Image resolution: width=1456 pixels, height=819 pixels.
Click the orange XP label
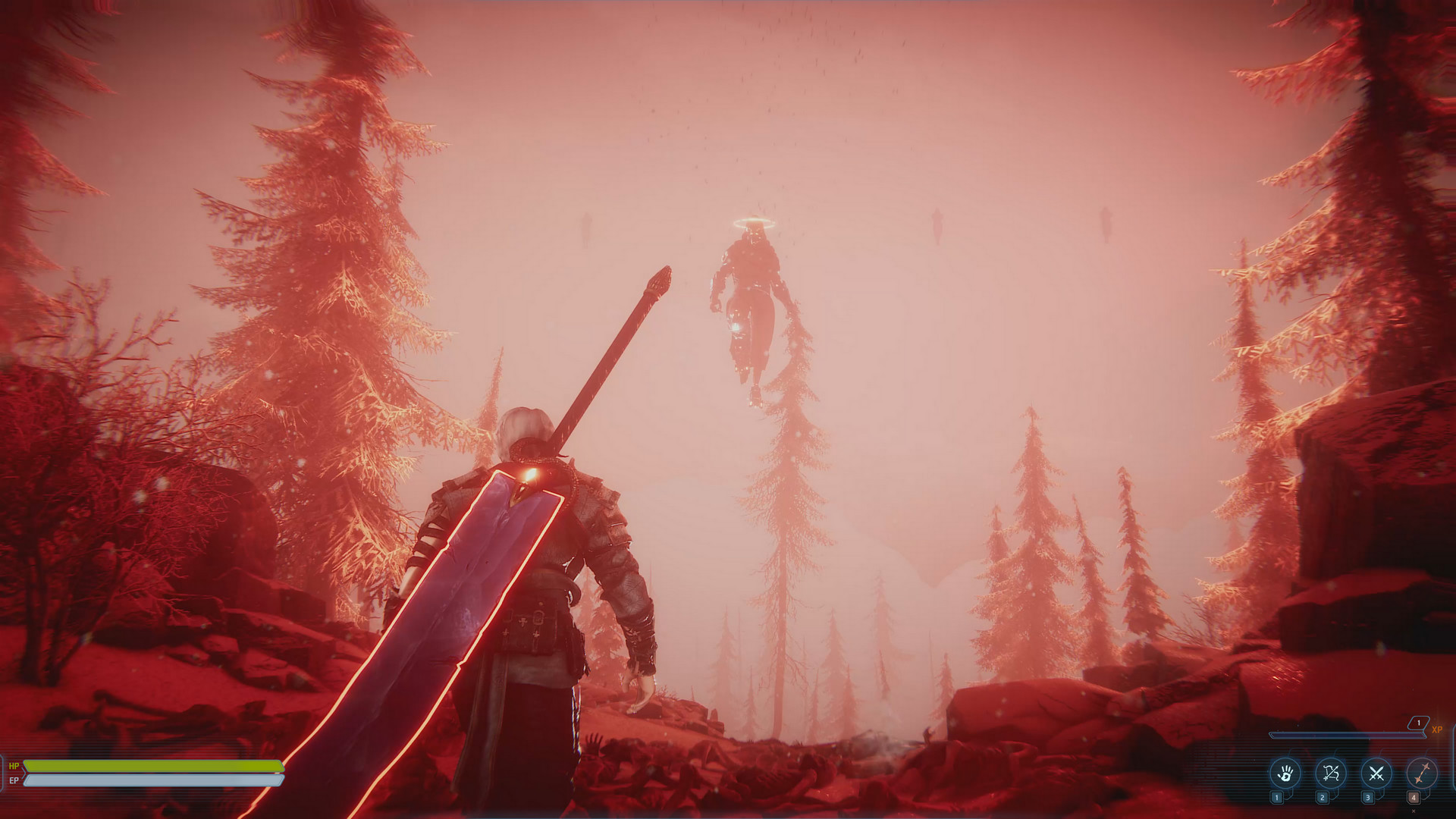(x=1438, y=730)
